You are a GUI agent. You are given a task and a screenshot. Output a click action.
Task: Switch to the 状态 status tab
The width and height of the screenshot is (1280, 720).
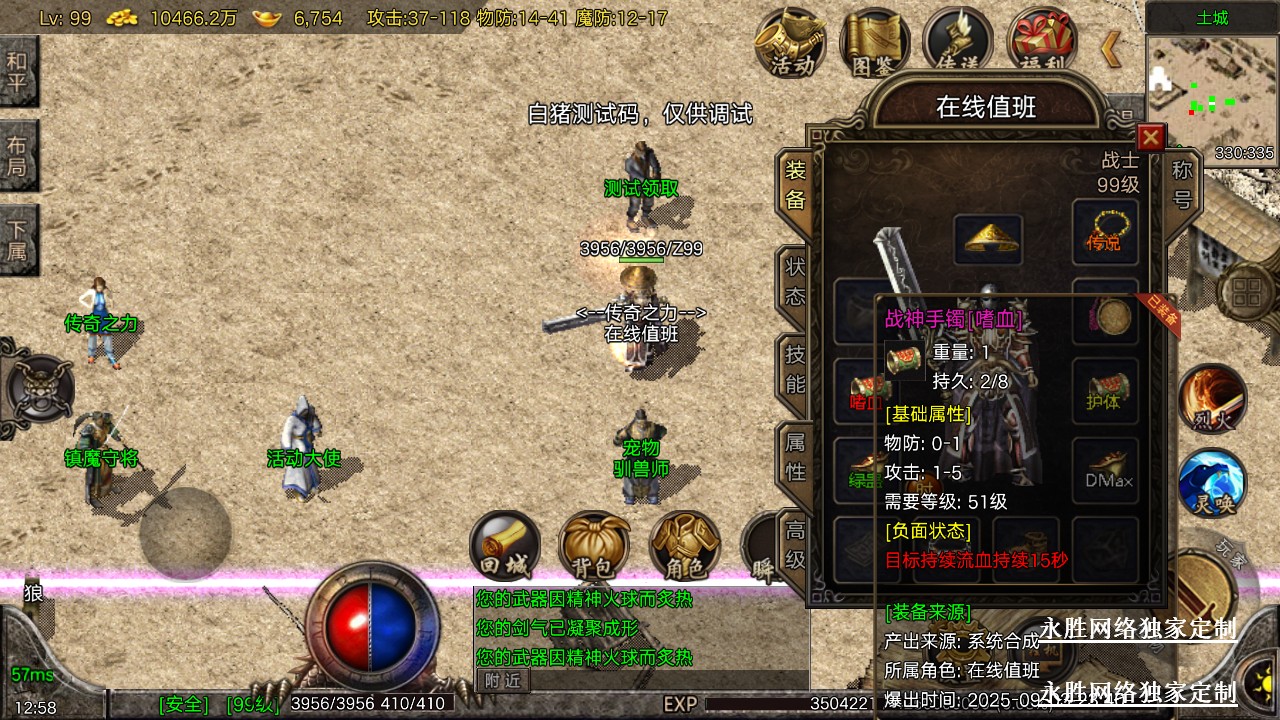click(x=795, y=282)
